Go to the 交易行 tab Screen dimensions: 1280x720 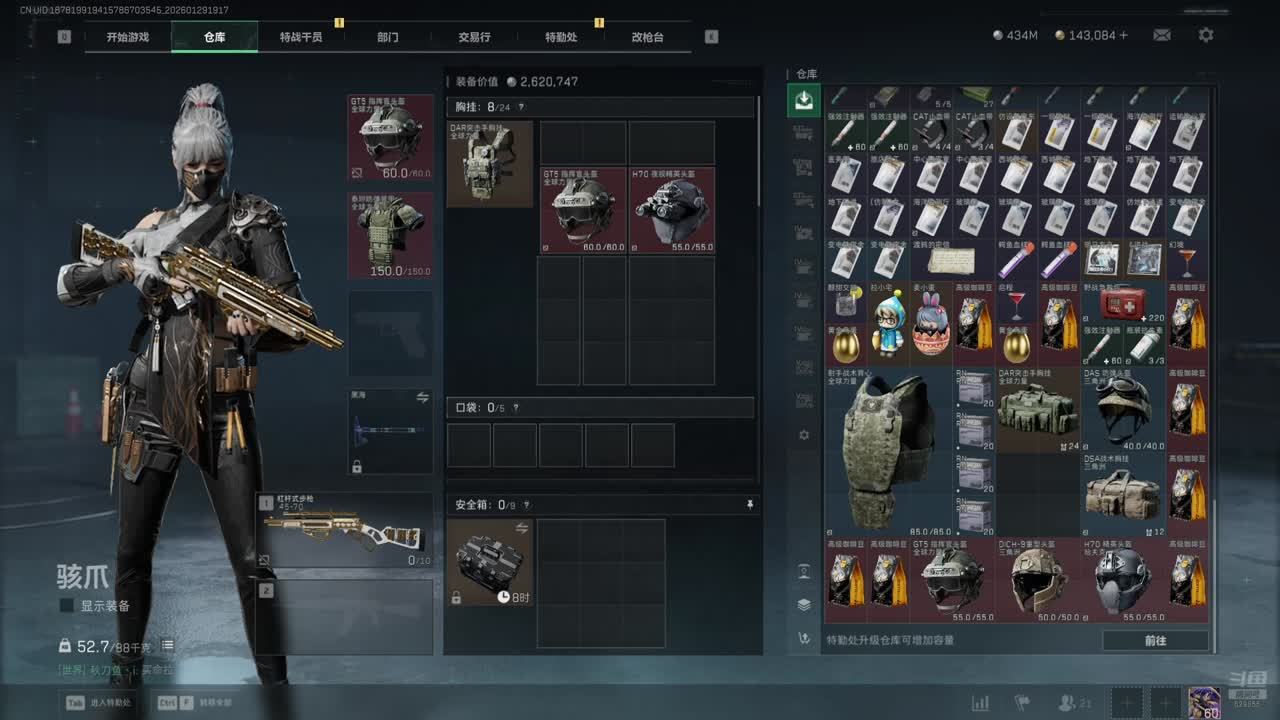point(474,37)
